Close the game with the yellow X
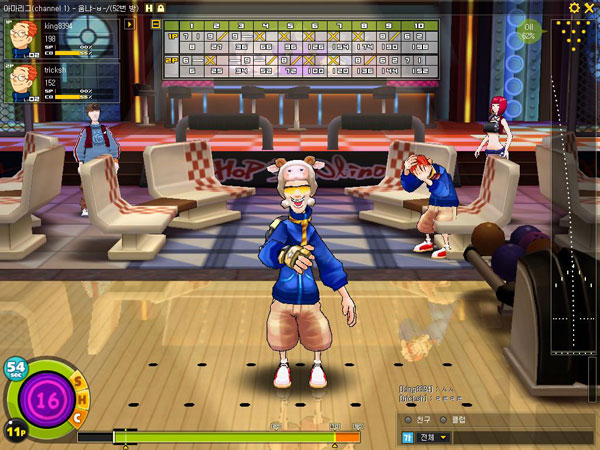This screenshot has height=450, width=600. (590, 8)
